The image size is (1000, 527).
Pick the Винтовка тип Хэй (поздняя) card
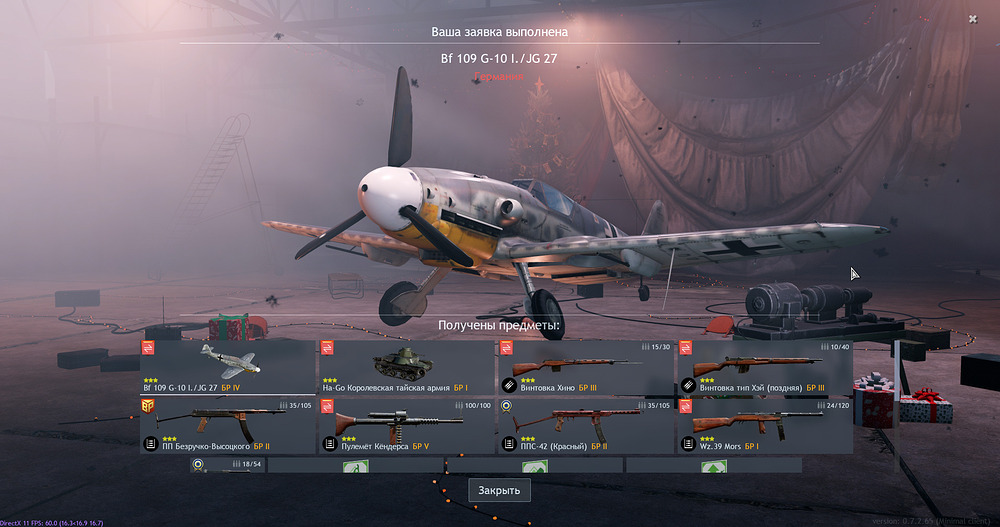(765, 367)
